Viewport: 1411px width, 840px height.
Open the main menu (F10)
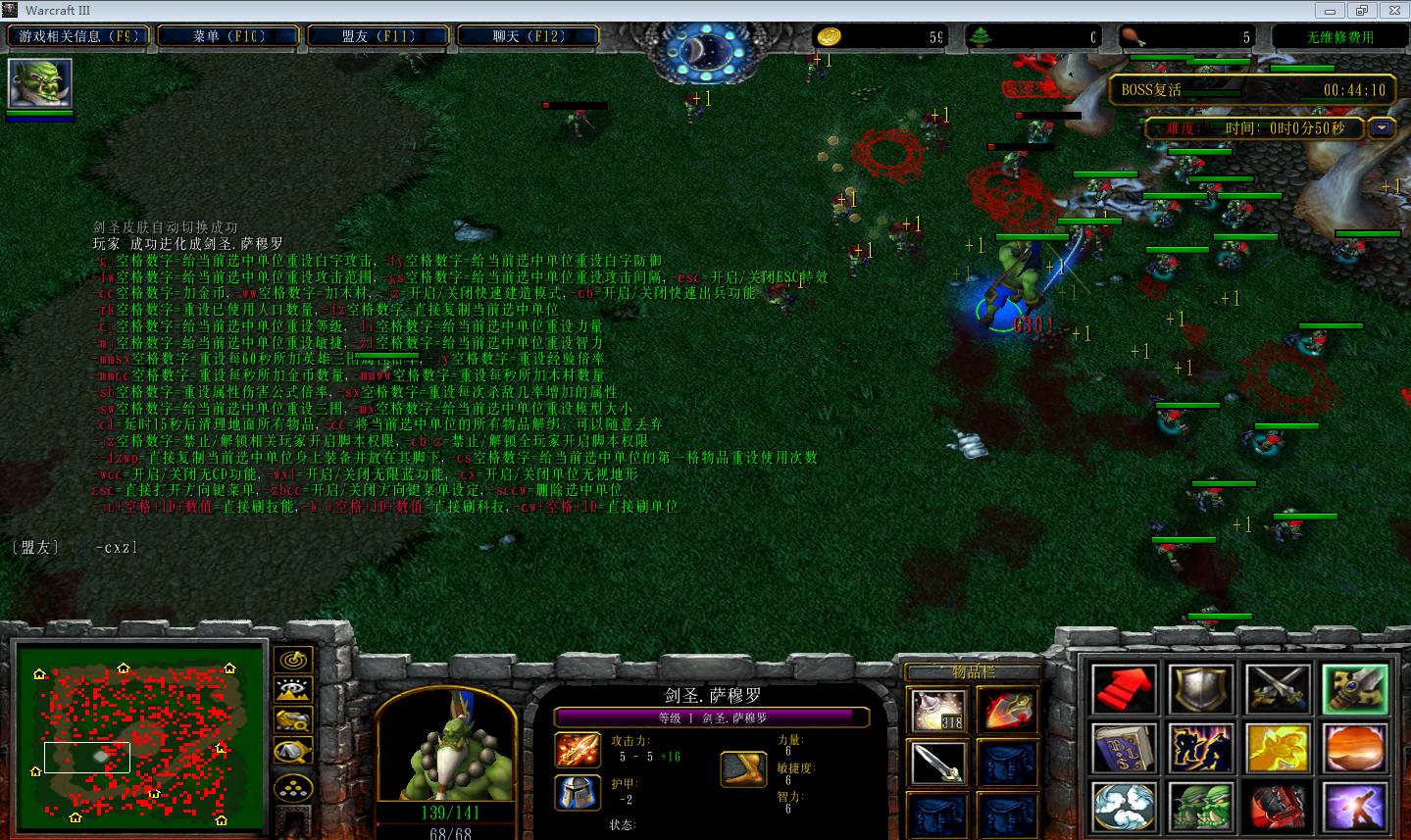229,36
